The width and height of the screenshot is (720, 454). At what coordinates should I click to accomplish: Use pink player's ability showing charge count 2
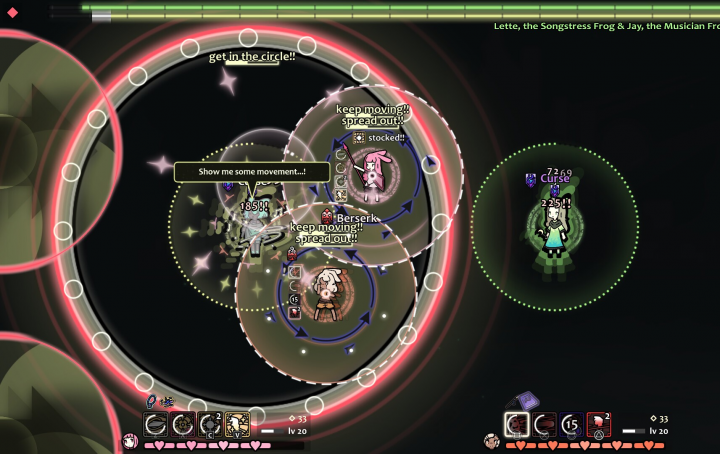coord(210,424)
